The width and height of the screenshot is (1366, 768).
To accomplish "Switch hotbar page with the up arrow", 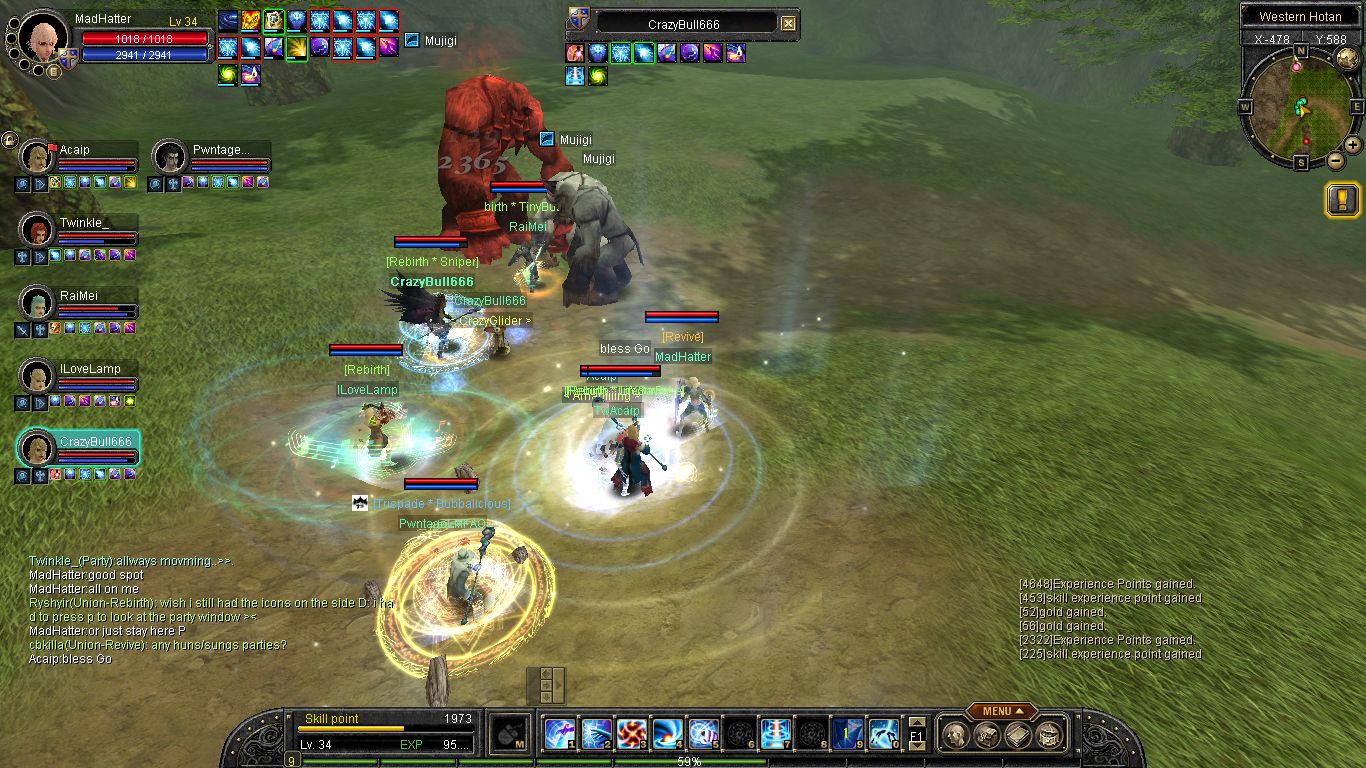I will click(x=917, y=721).
